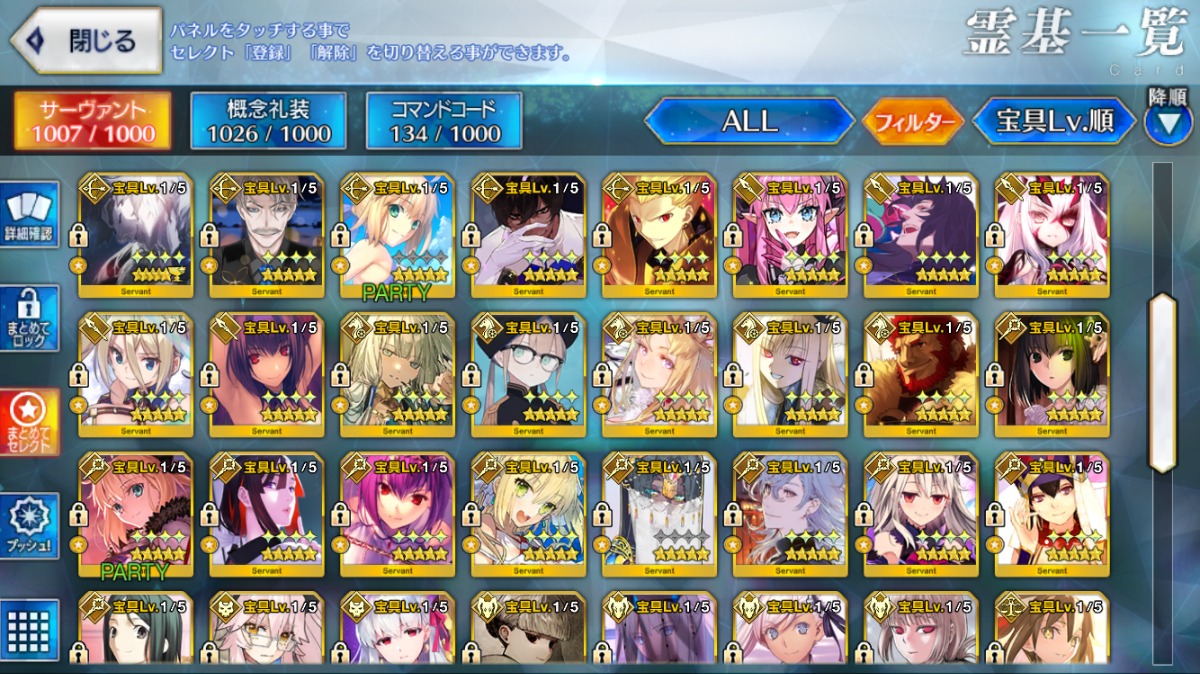
Task: Select the blonde swimsuit servant marked PARTY
Action: pyautogui.click(x=397, y=235)
